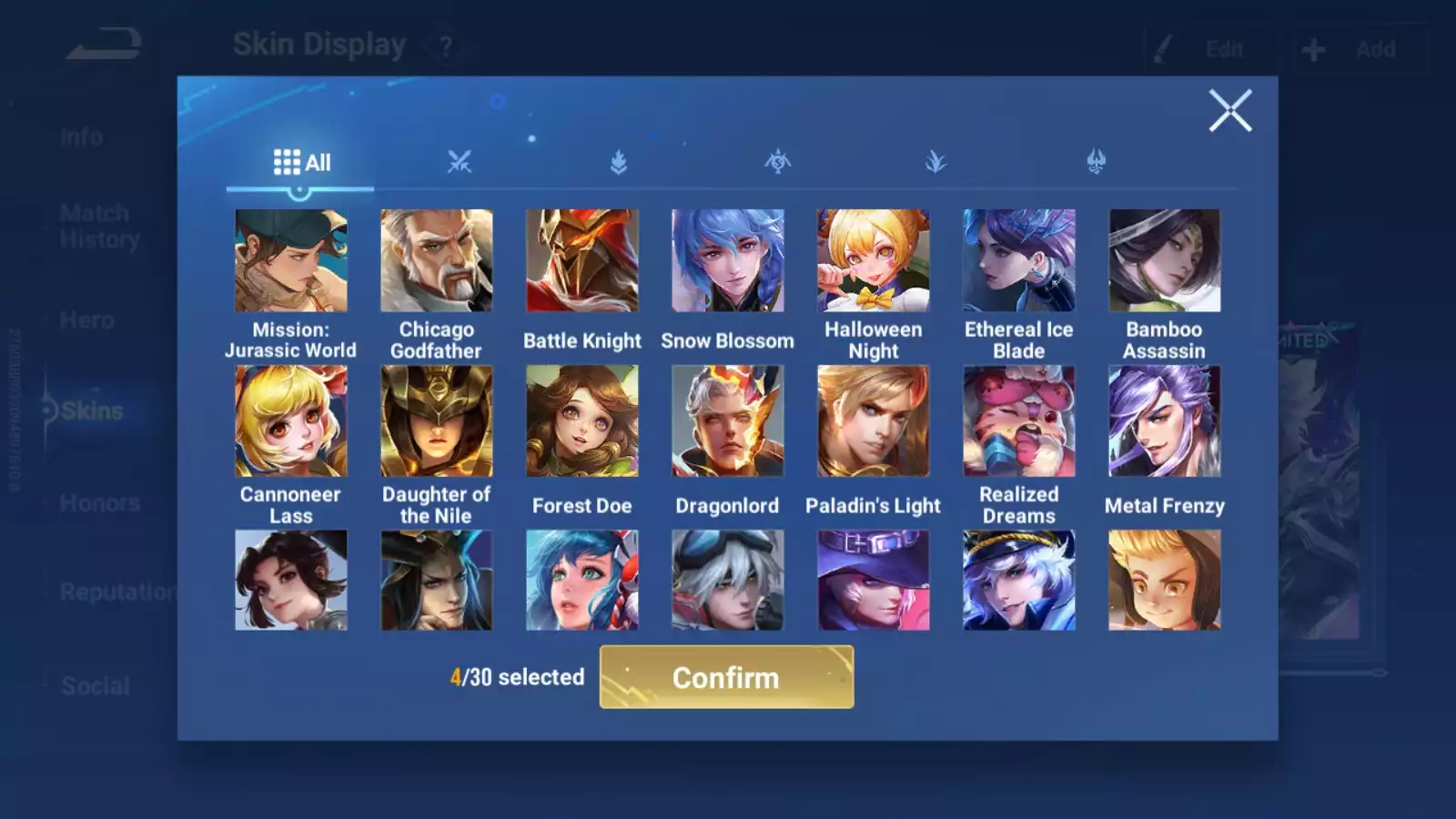
Task: Select the Realized Dreams skin
Action: 1019,421
